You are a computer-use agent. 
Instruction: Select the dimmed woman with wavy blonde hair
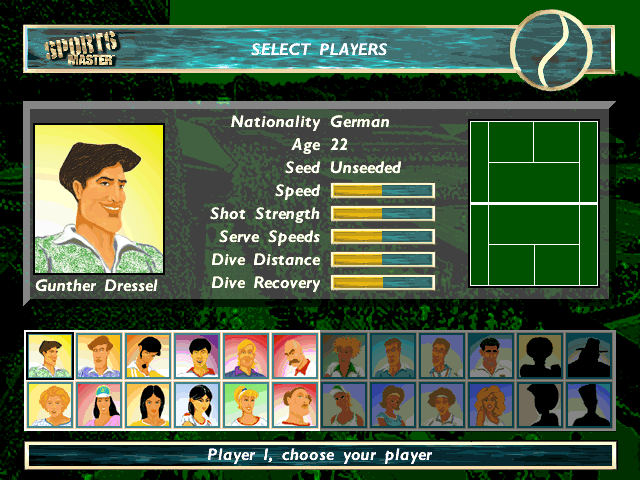pos(491,405)
